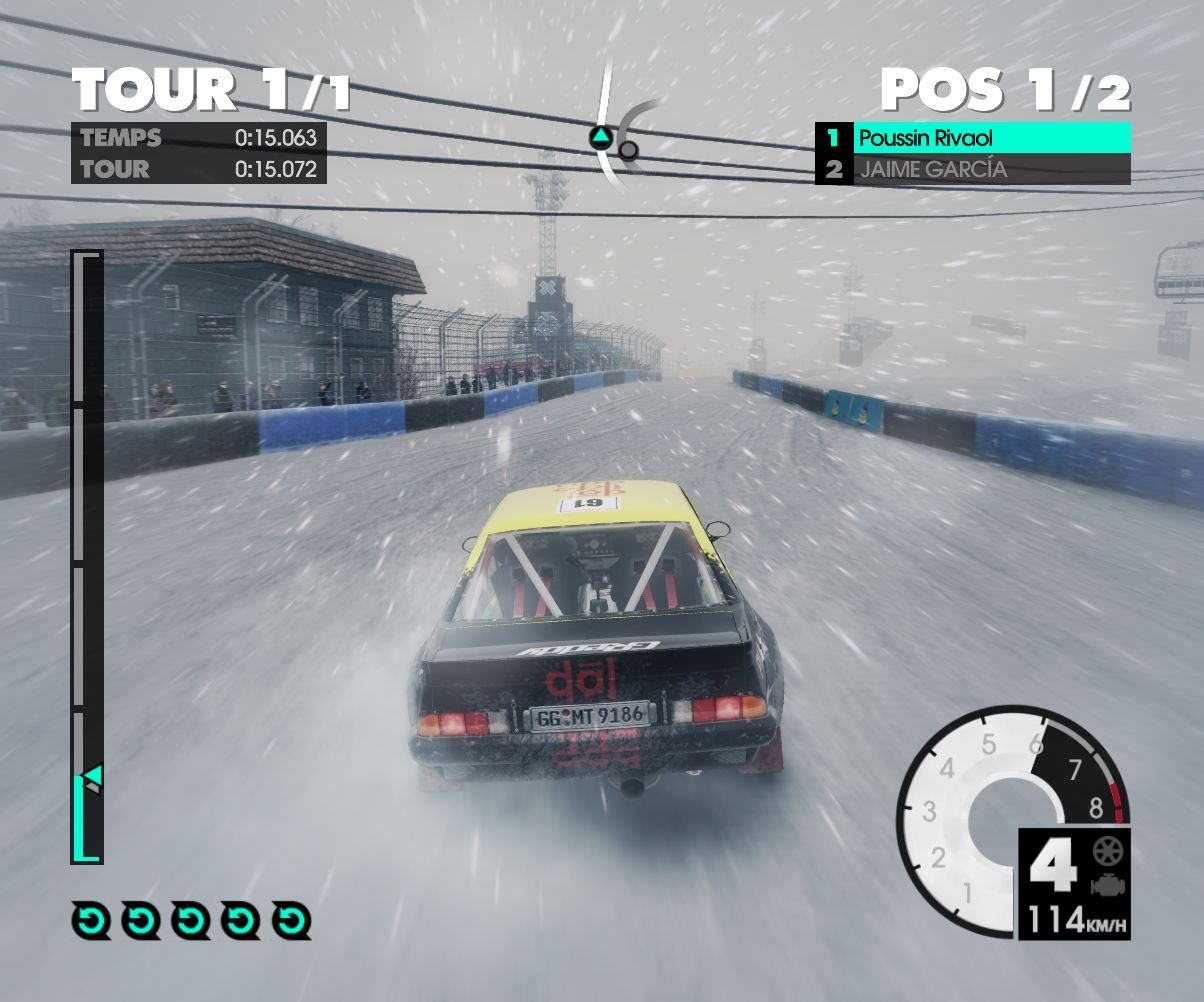Click the engine damage indicator icon

pos(1108,883)
